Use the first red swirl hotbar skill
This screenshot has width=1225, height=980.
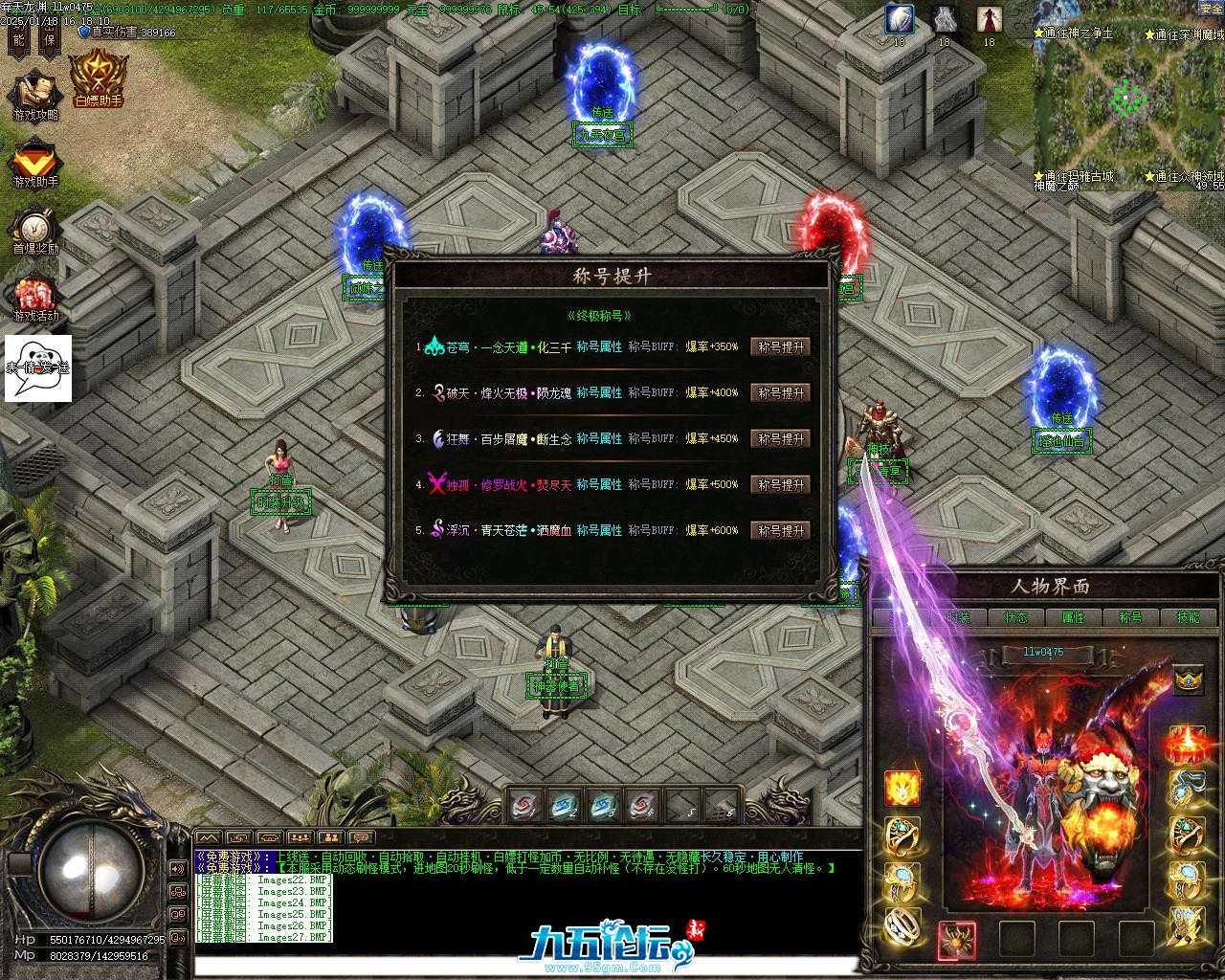(525, 806)
